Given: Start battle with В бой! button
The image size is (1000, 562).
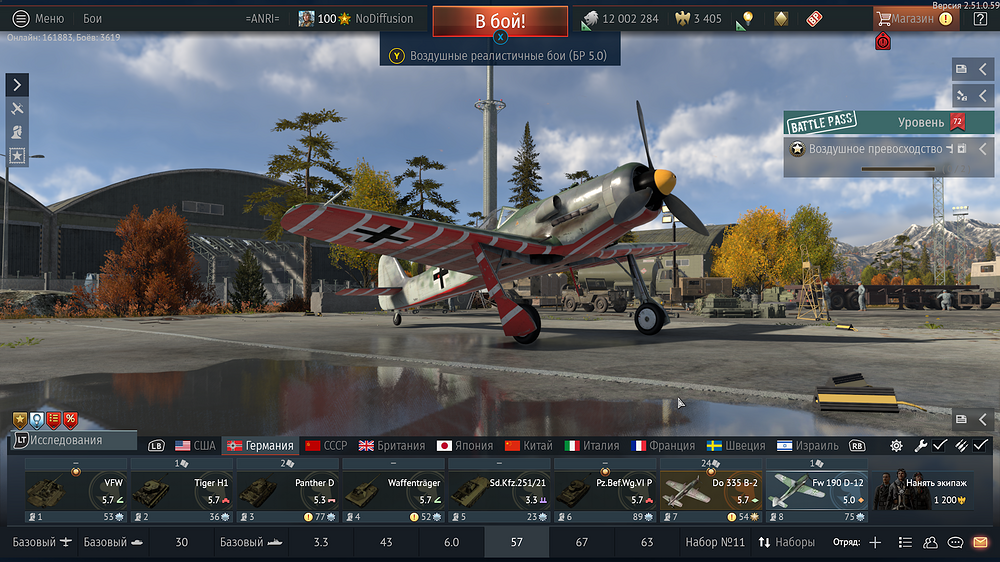Looking at the screenshot, I should tap(500, 21).
